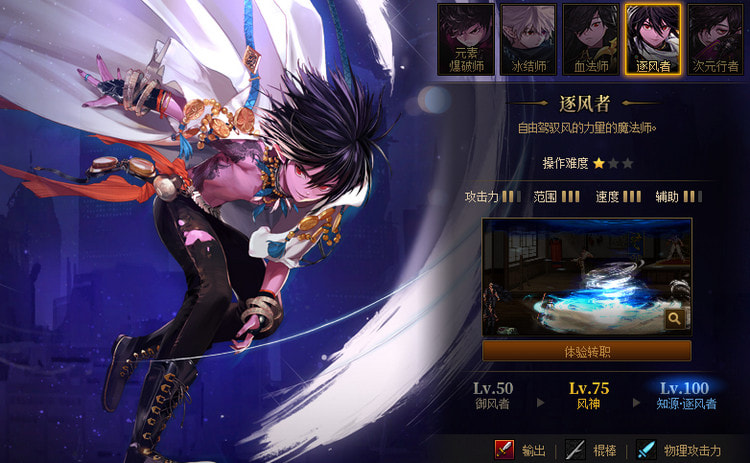Pick the 次元行者 class portrait
750x463 pixels.
(715, 40)
